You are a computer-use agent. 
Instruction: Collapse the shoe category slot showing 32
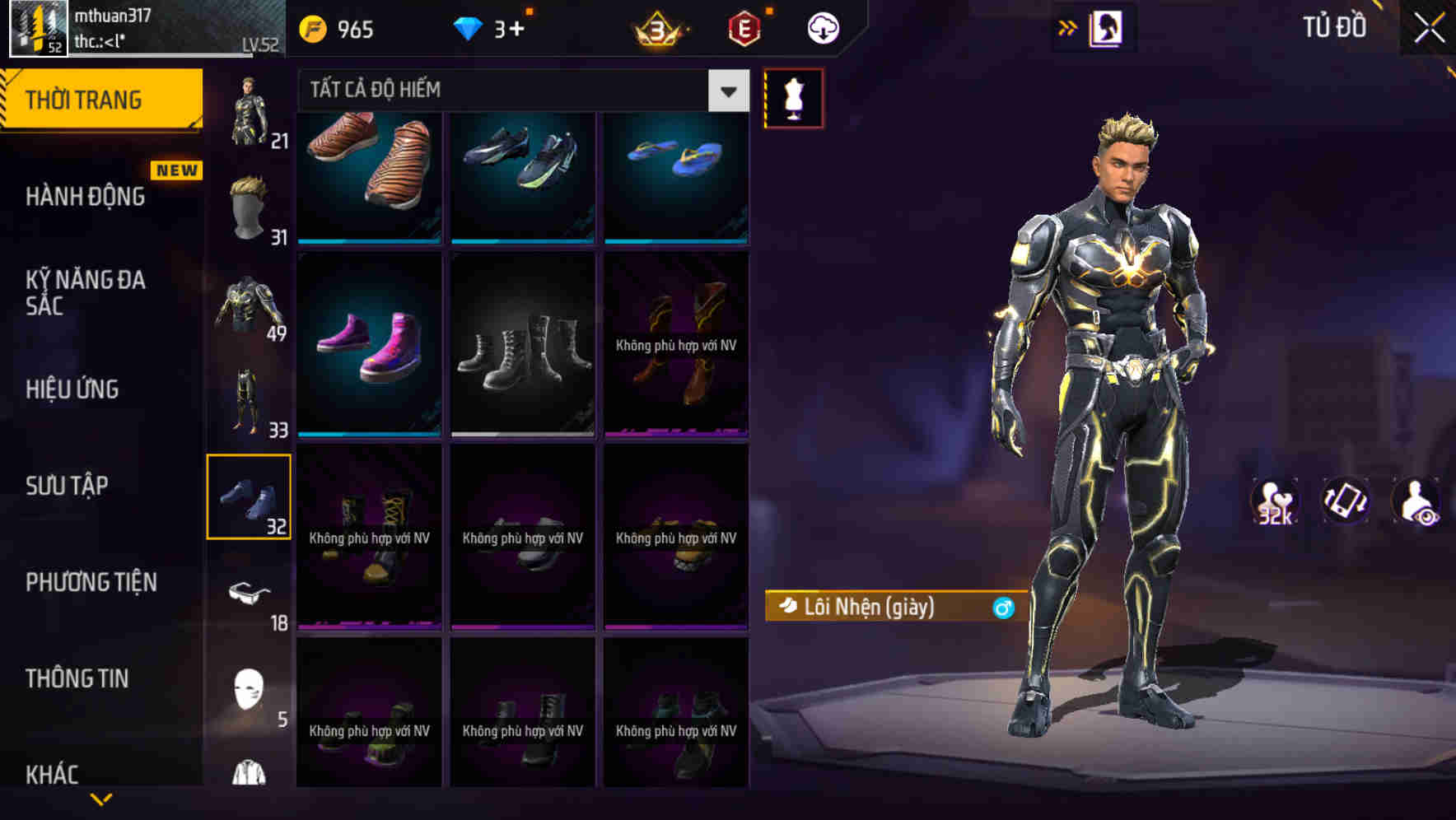coord(250,496)
